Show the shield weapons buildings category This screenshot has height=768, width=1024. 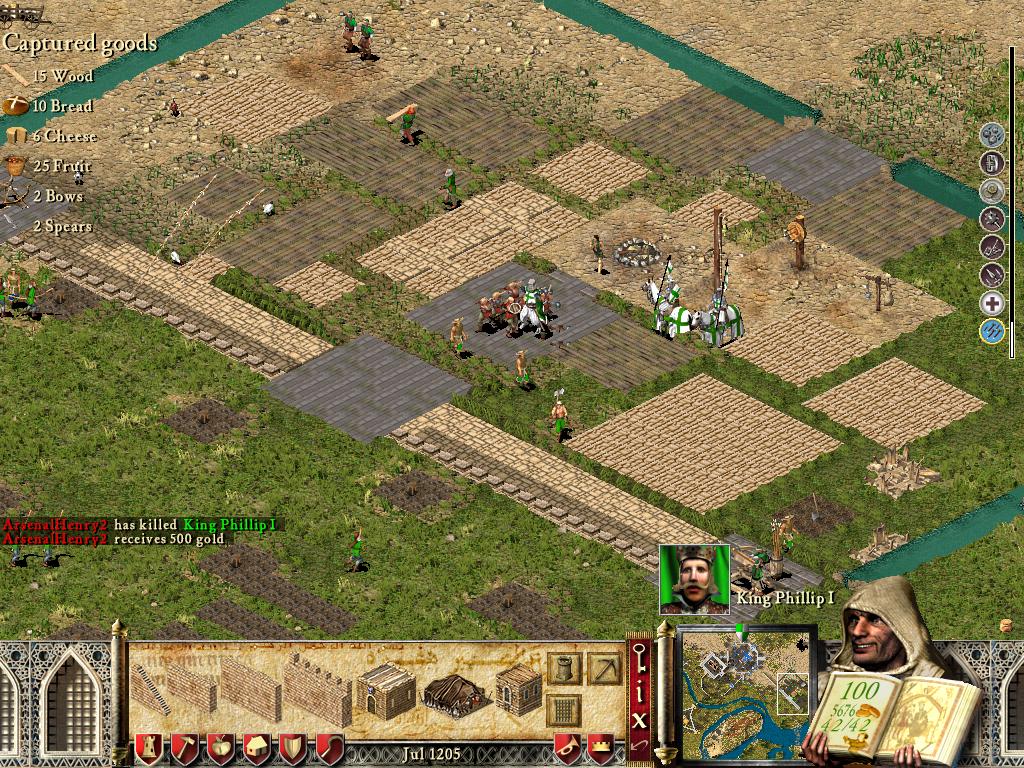coord(292,747)
